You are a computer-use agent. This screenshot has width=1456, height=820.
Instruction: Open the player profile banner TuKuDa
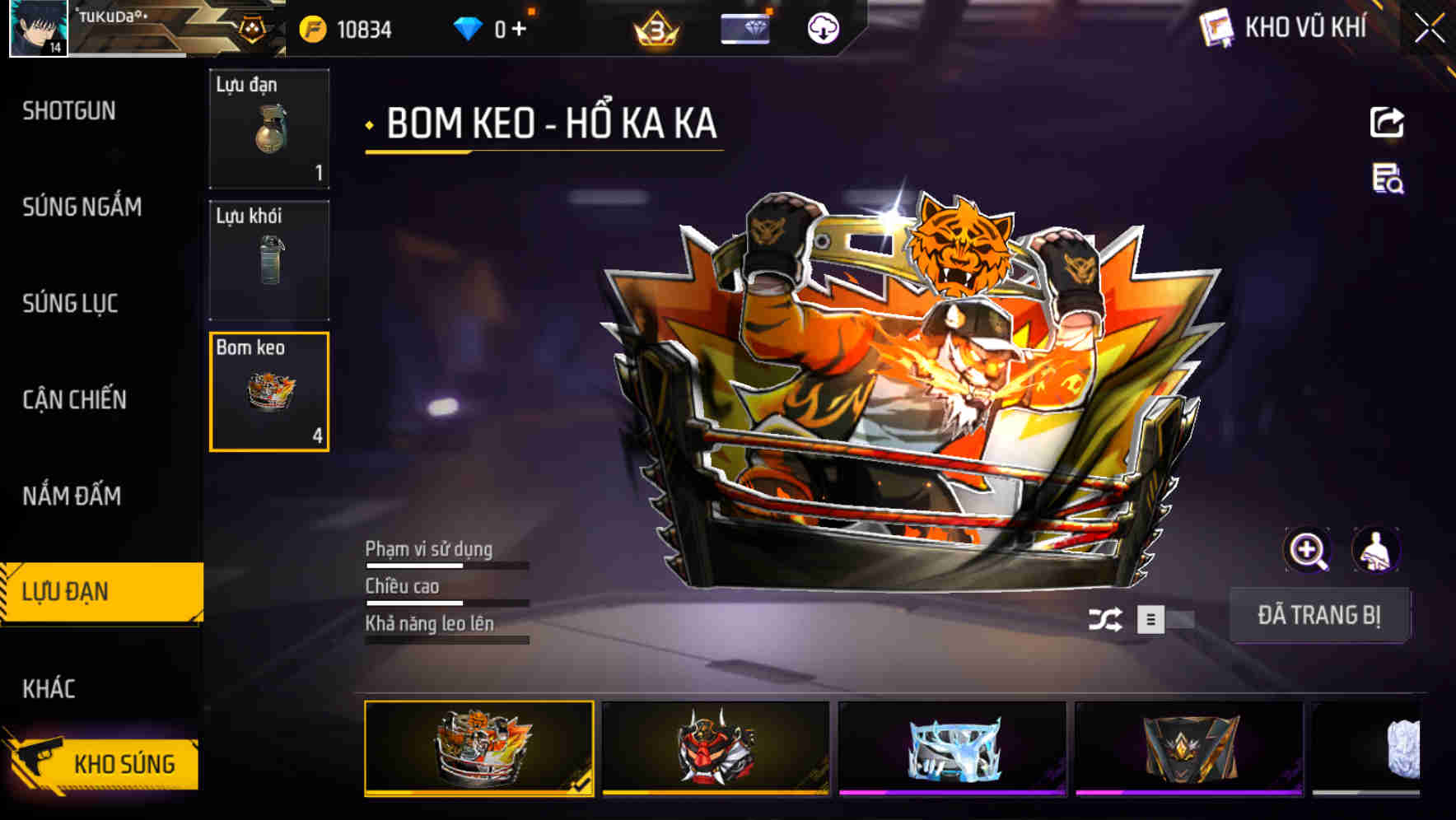[107, 27]
